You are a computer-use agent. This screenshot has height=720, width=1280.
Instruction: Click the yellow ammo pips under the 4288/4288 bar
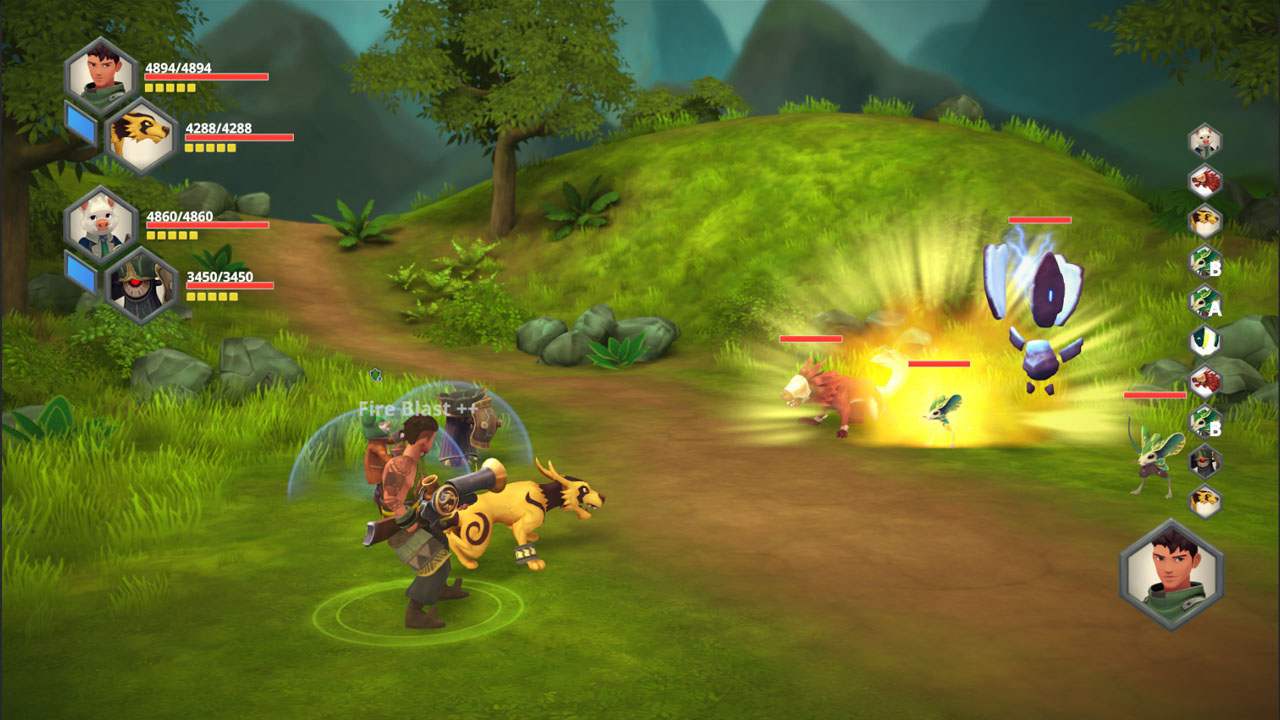pos(210,150)
